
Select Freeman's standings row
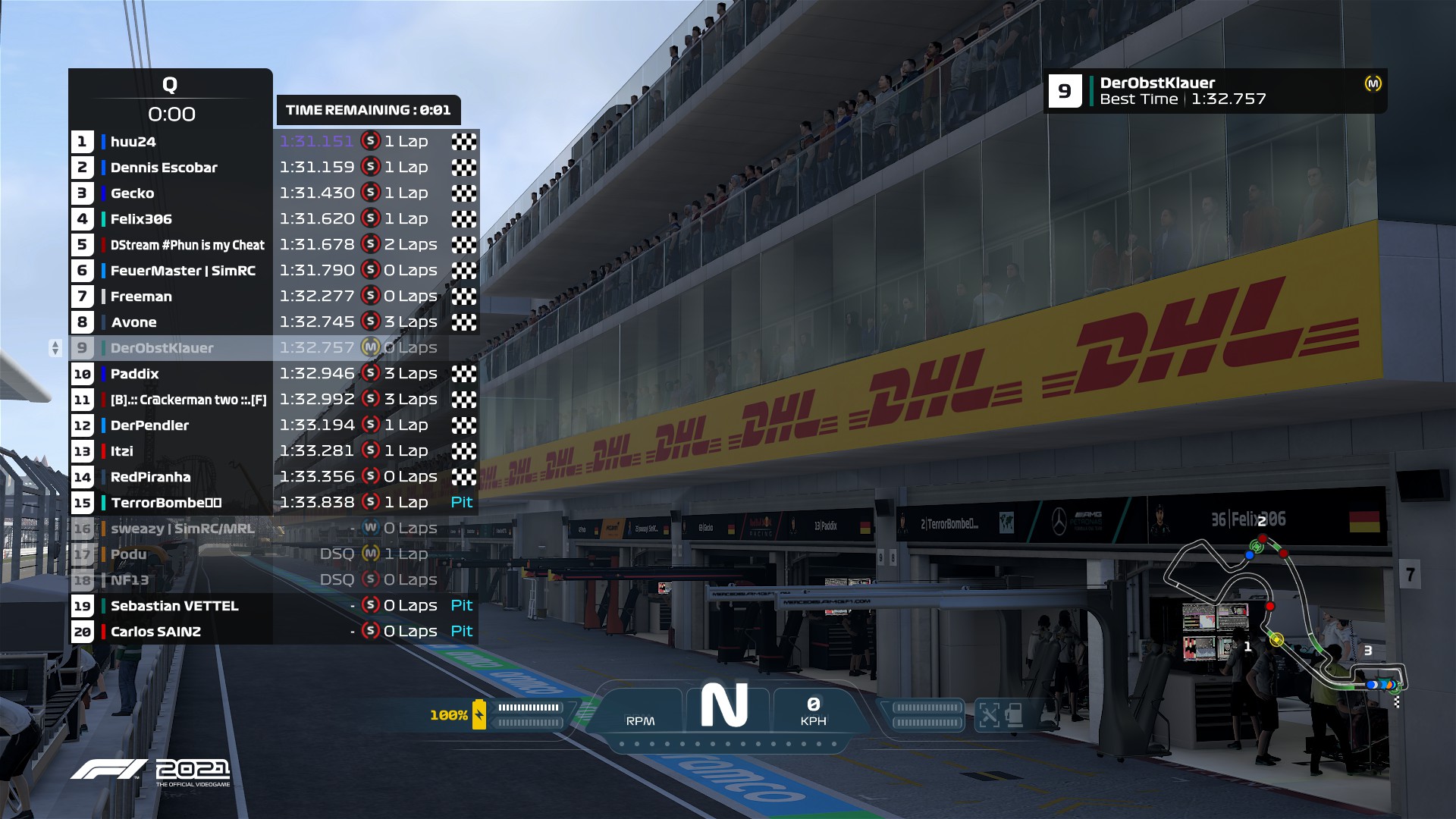click(141, 297)
